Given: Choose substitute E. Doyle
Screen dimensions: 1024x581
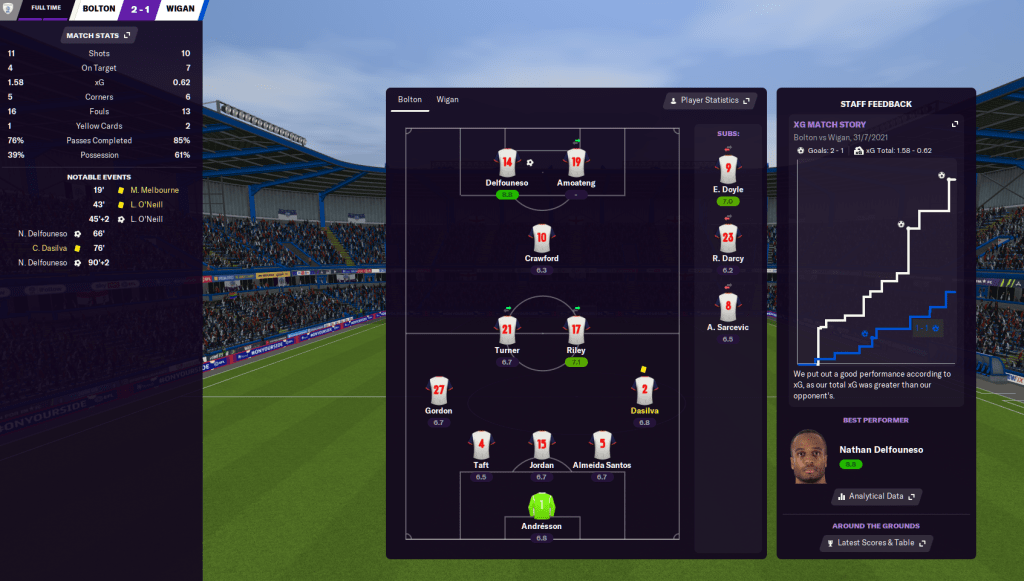Looking at the screenshot, I should [x=727, y=168].
